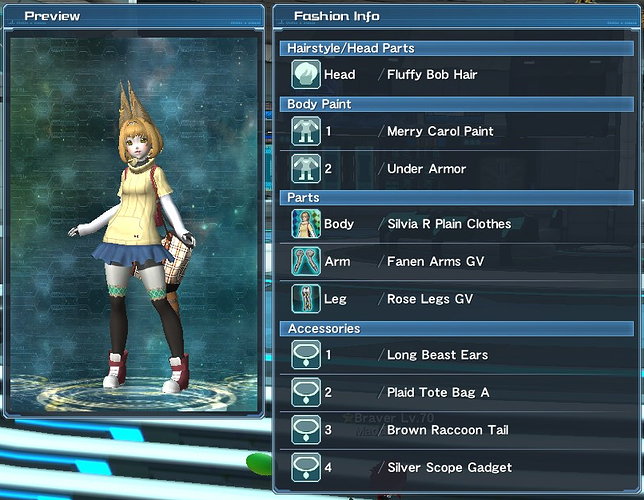
Task: Choose the Rose Legs GV leg part
Action: tap(430, 299)
